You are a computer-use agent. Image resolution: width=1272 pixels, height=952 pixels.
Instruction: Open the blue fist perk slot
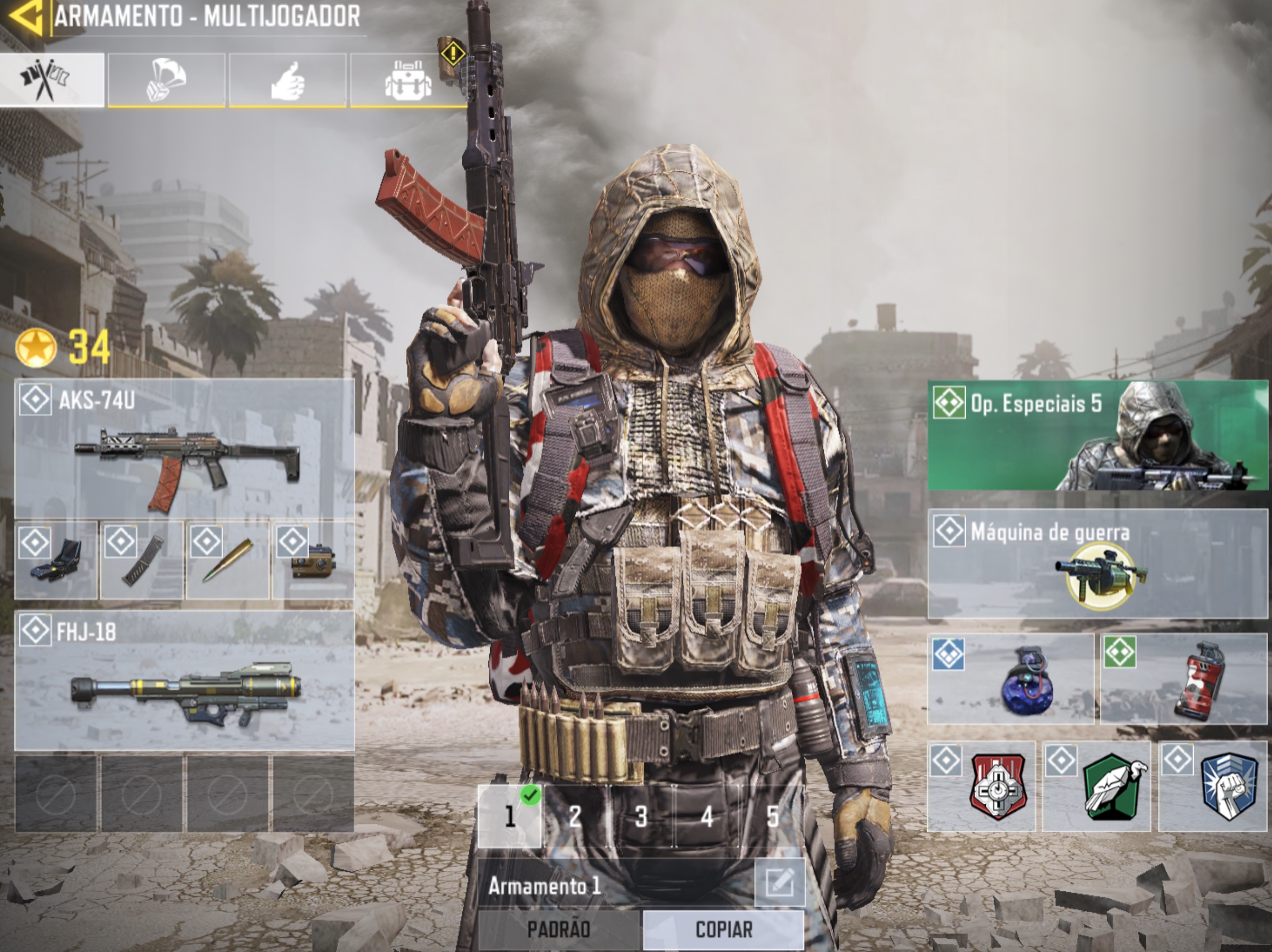1212,787
